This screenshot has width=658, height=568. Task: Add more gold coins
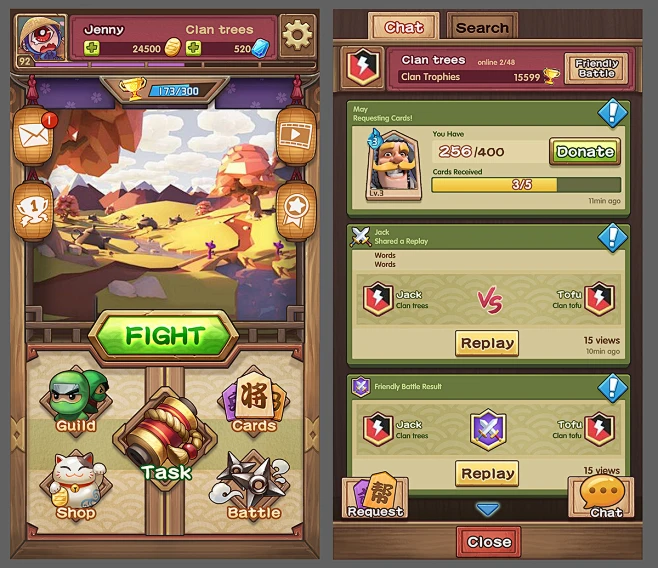coord(93,48)
